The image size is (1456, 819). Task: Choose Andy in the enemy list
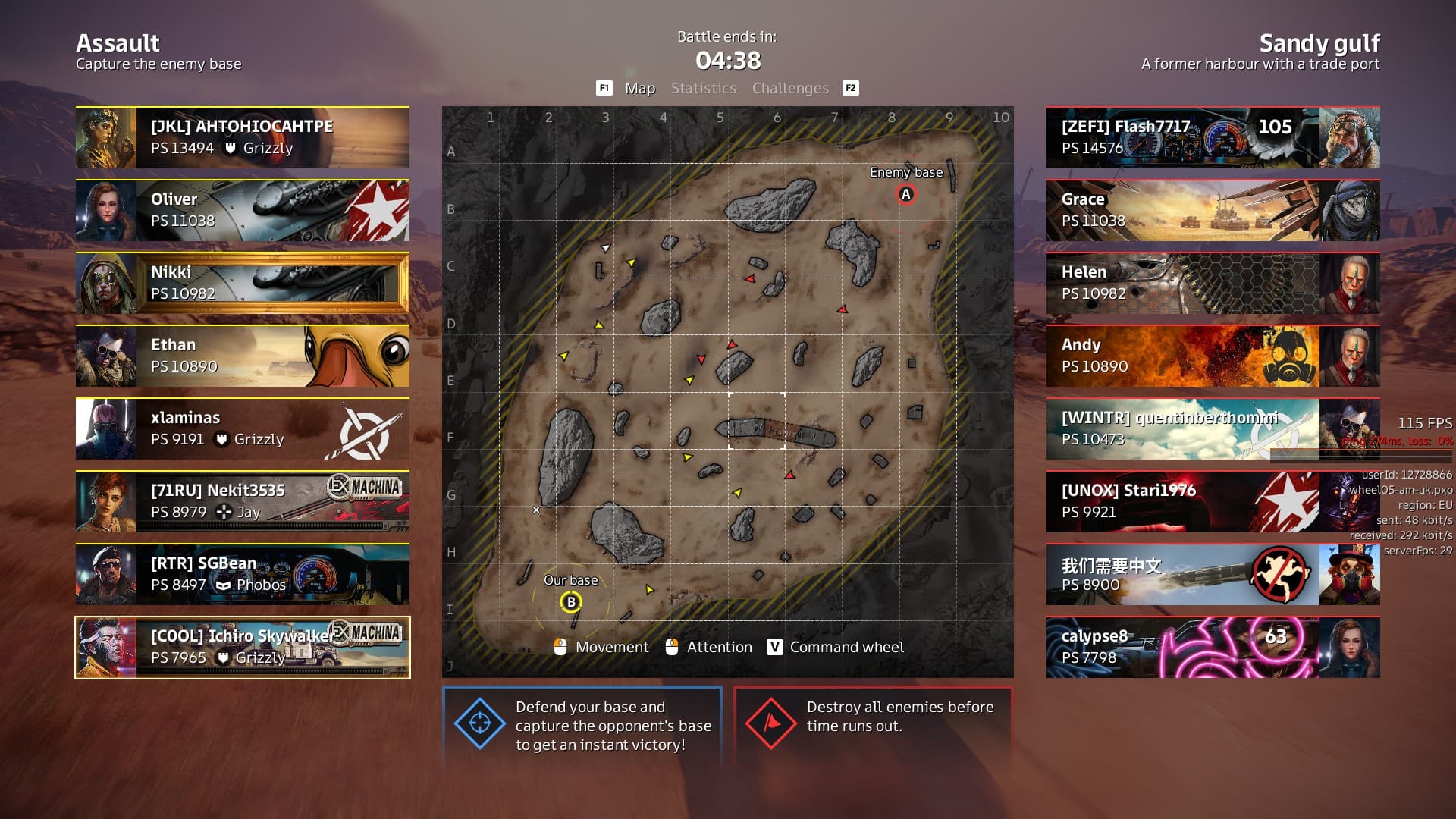coord(1213,356)
